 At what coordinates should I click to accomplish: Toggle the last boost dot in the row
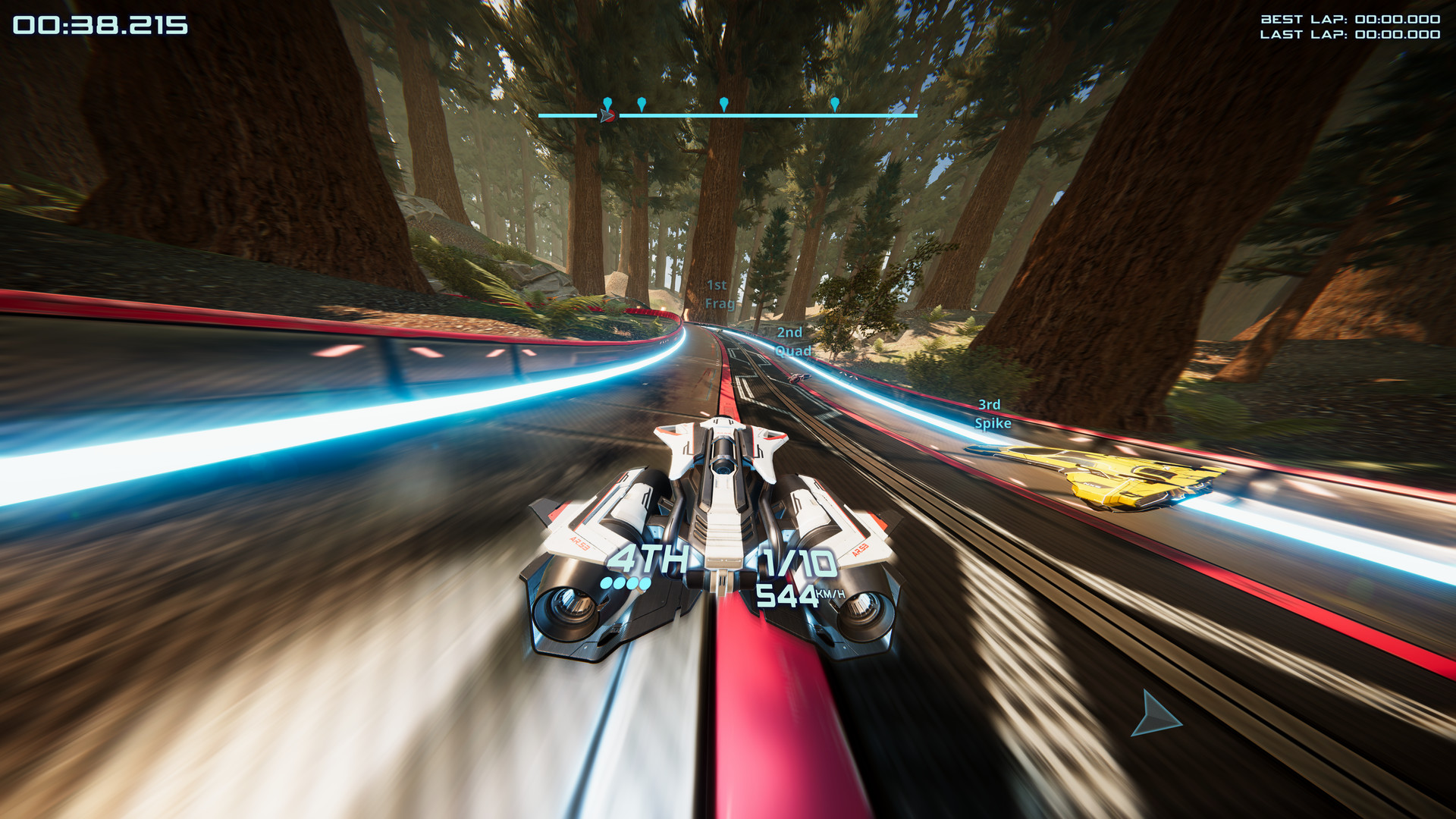click(x=645, y=583)
